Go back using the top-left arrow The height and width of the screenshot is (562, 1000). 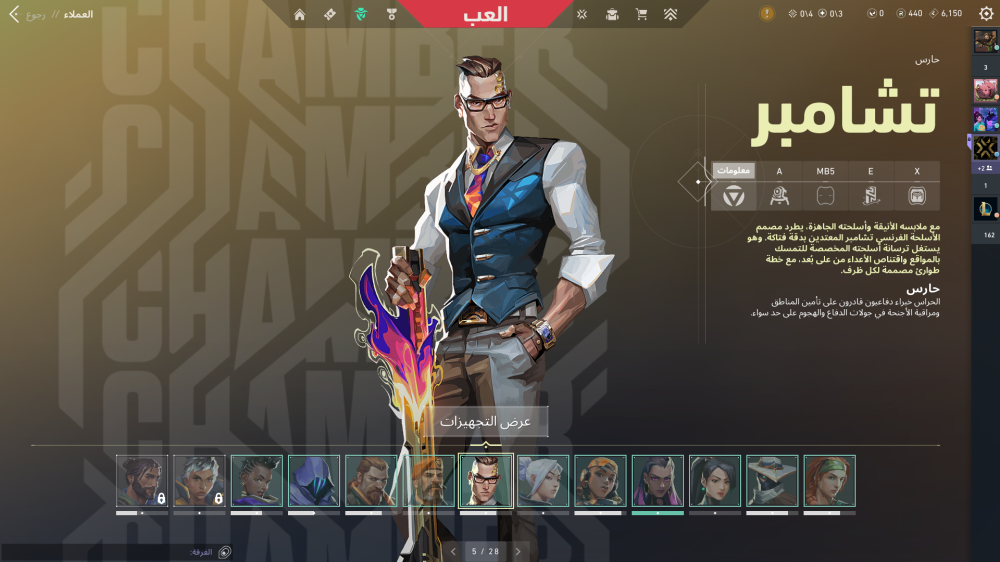click(14, 14)
